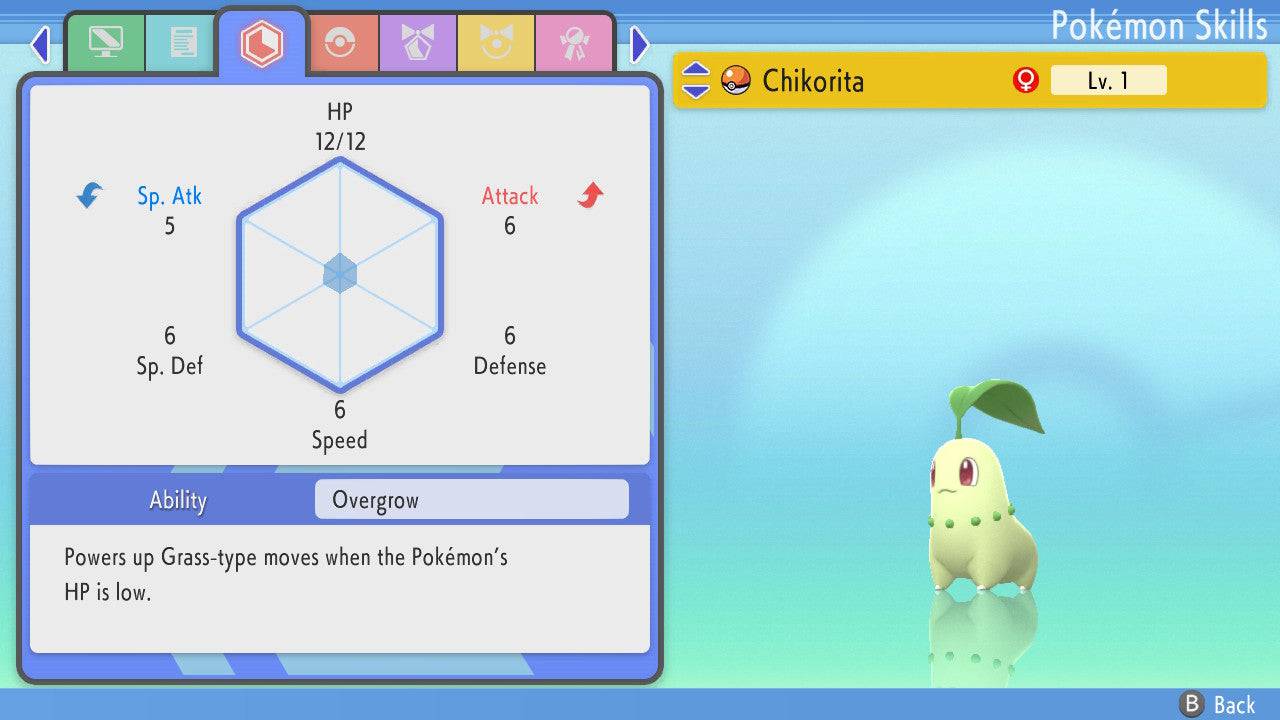
Task: Switch to the purple bow tab
Action: 418,43
